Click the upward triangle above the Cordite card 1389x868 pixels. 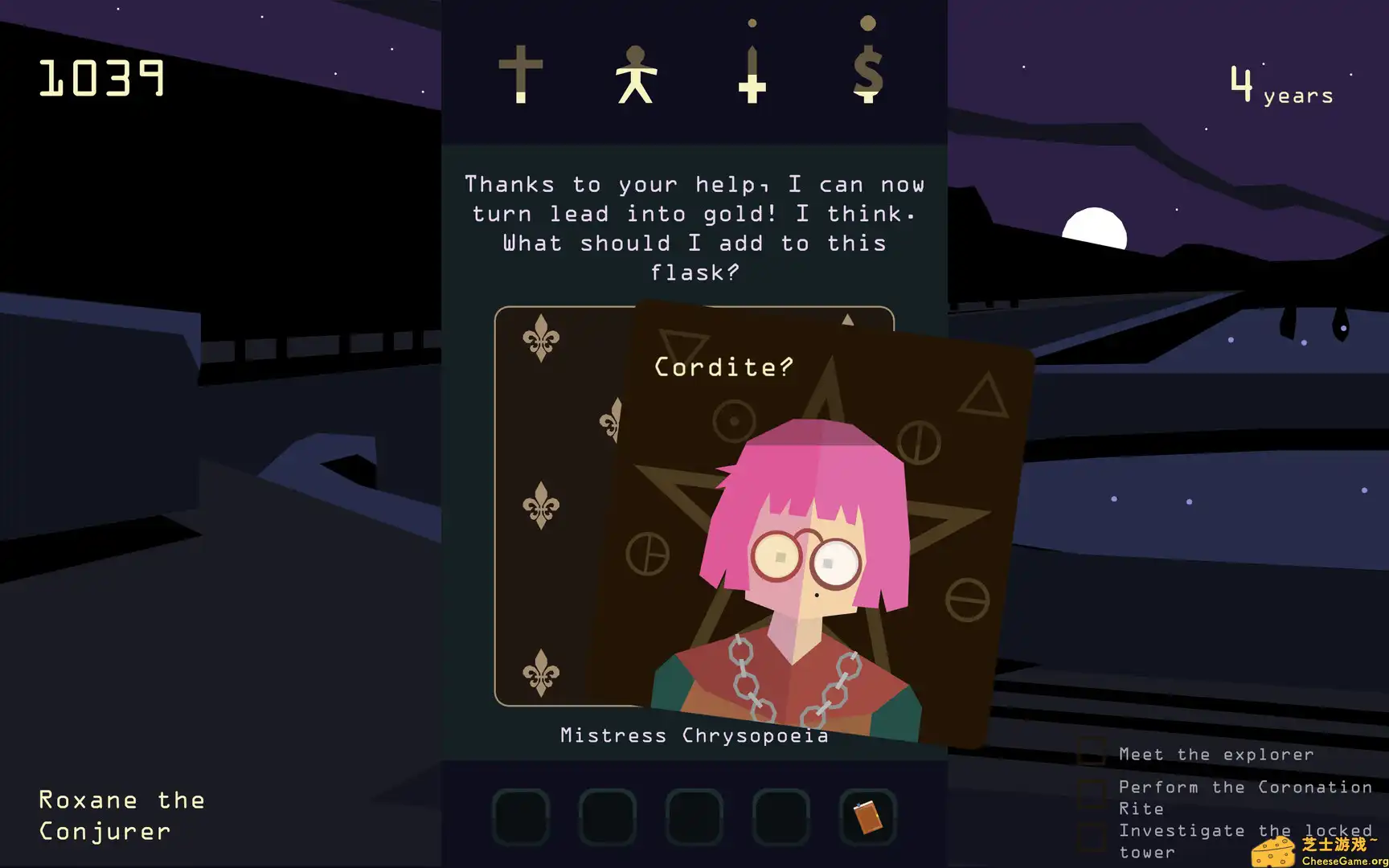[849, 318]
